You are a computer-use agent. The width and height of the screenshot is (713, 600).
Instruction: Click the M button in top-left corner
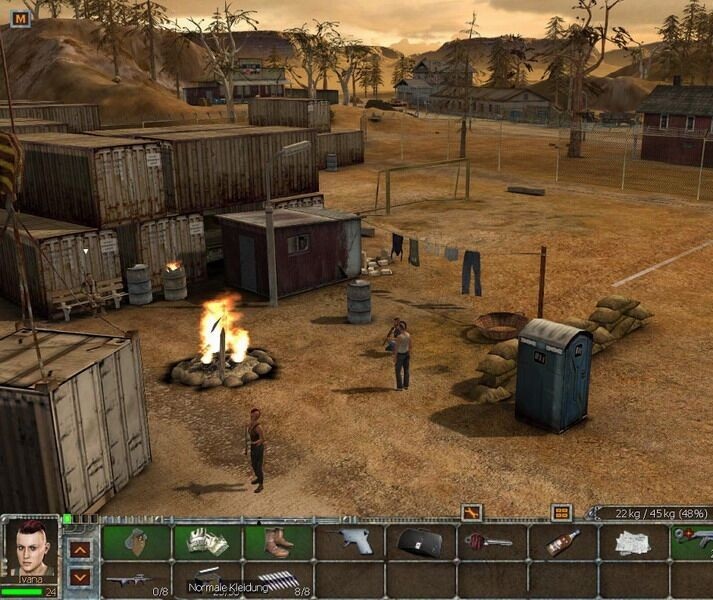20,17
